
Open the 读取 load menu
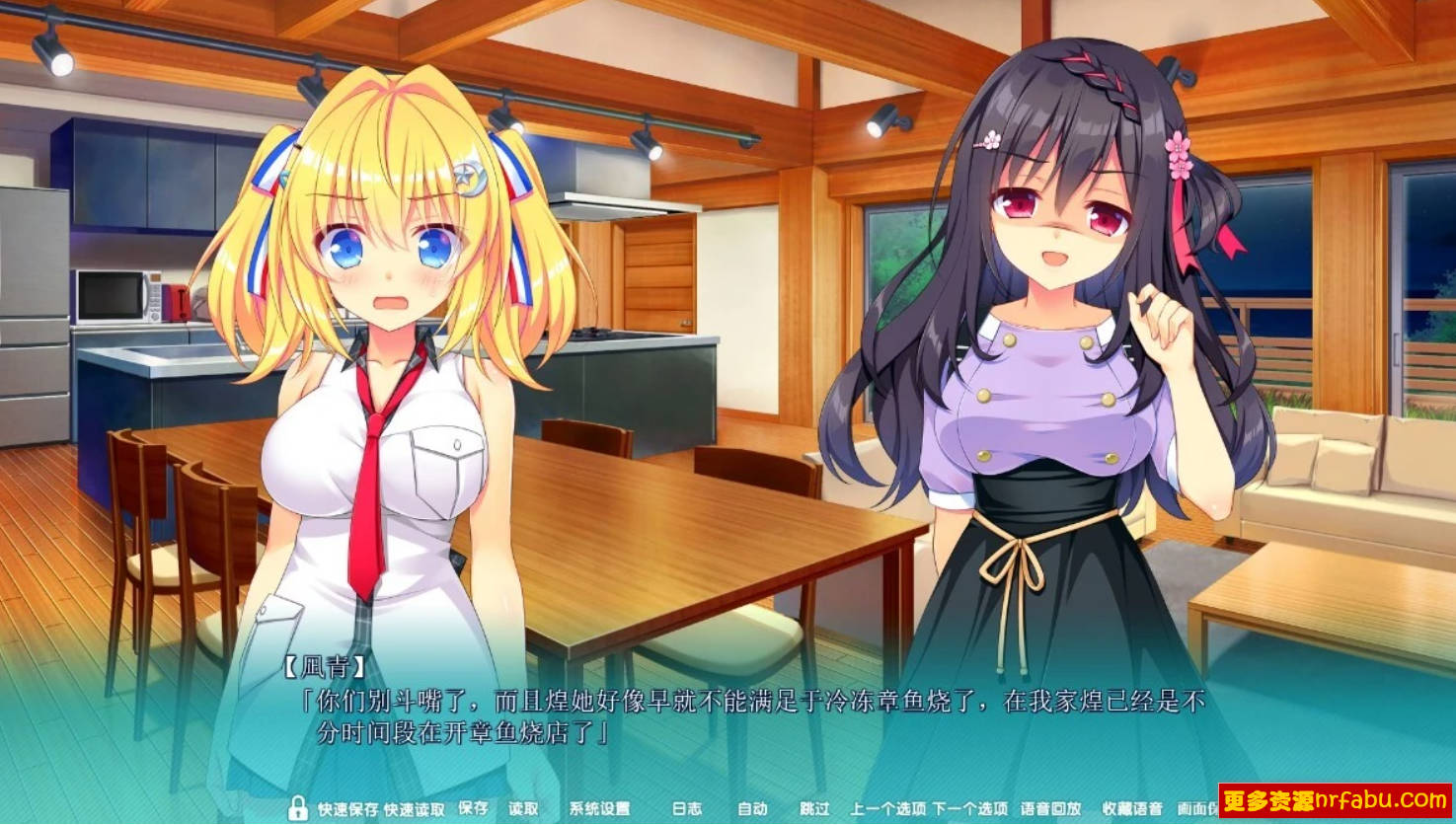pyautogui.click(x=524, y=807)
